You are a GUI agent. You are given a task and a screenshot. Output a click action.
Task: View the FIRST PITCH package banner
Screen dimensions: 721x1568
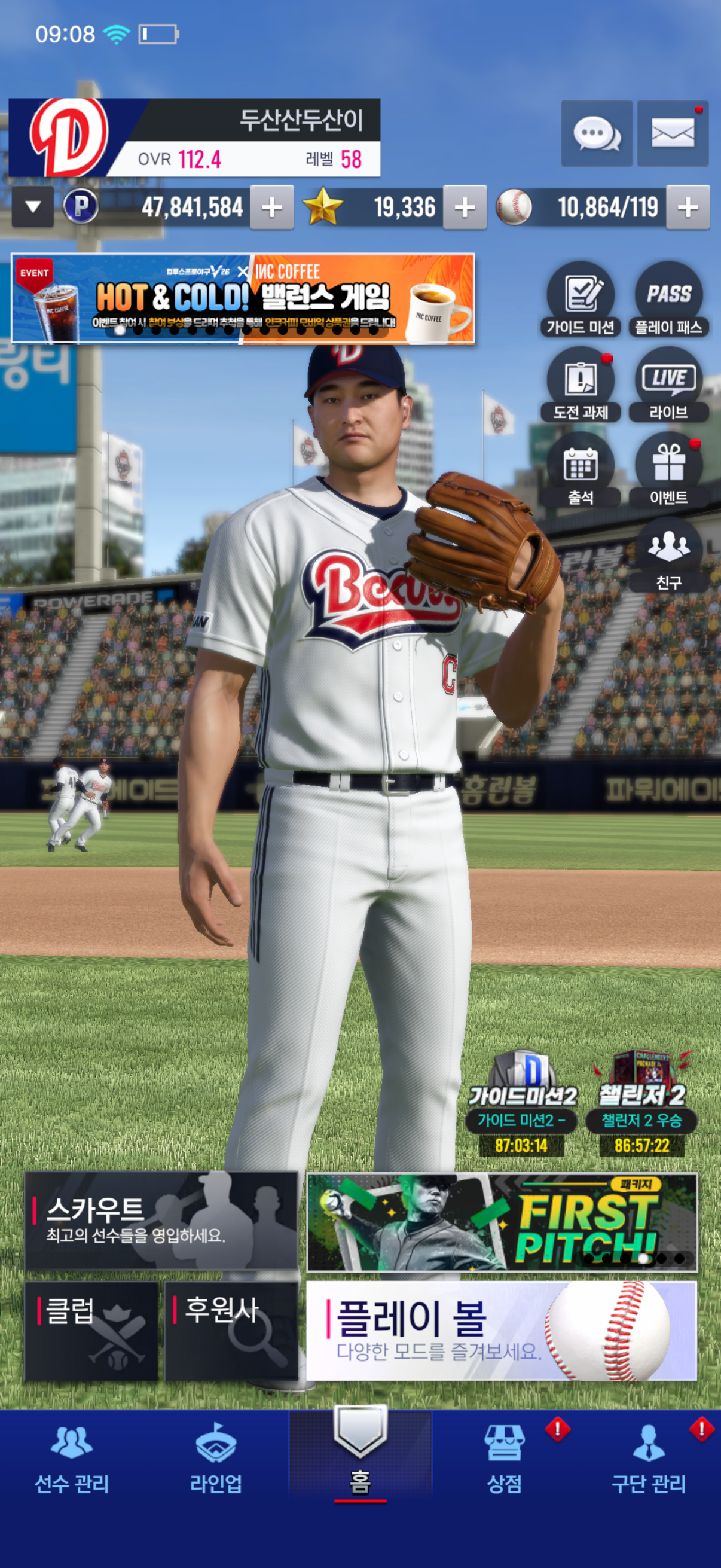click(502, 1222)
